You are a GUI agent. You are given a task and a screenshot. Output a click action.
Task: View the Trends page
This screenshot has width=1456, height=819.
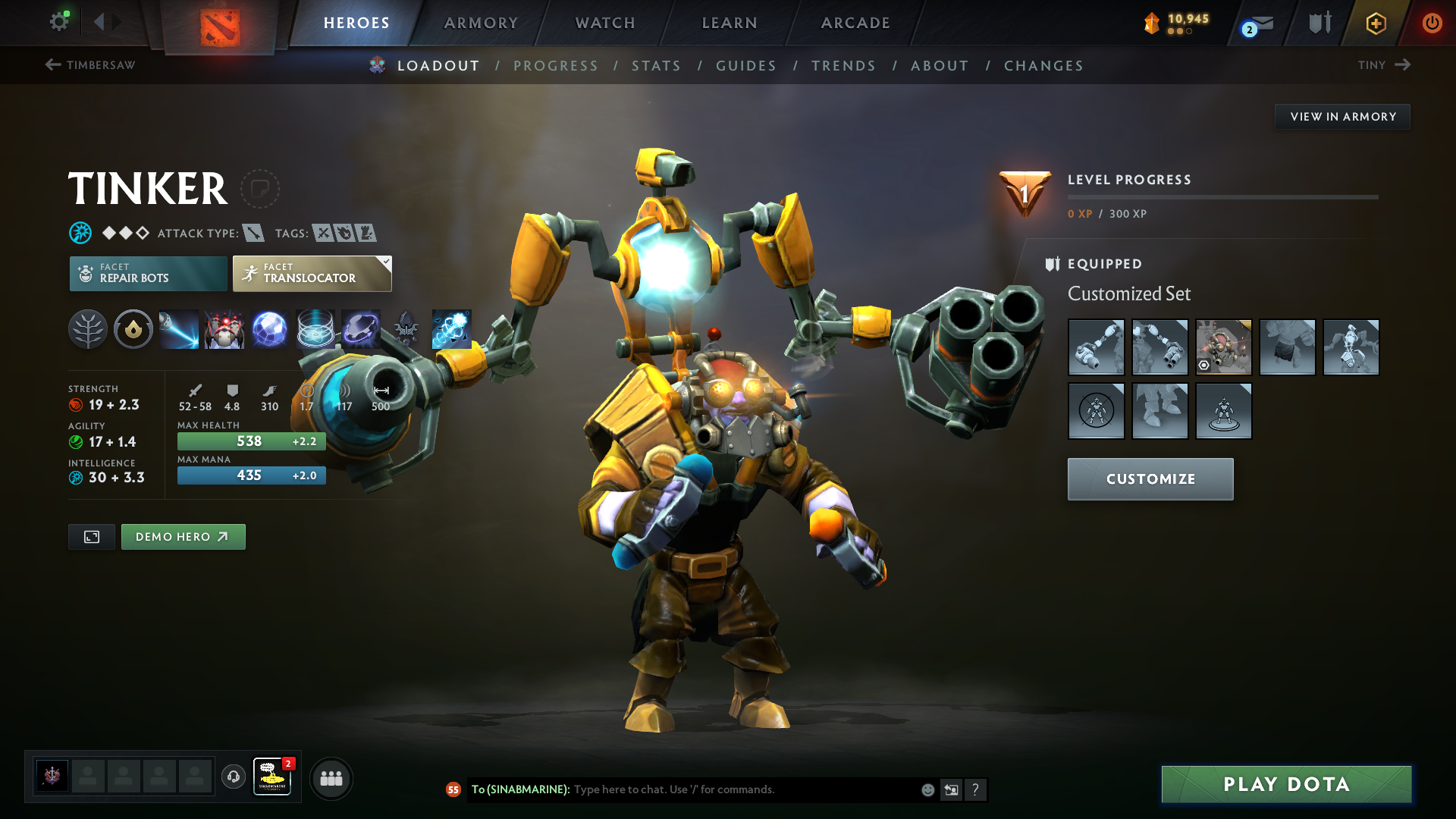pos(843,66)
